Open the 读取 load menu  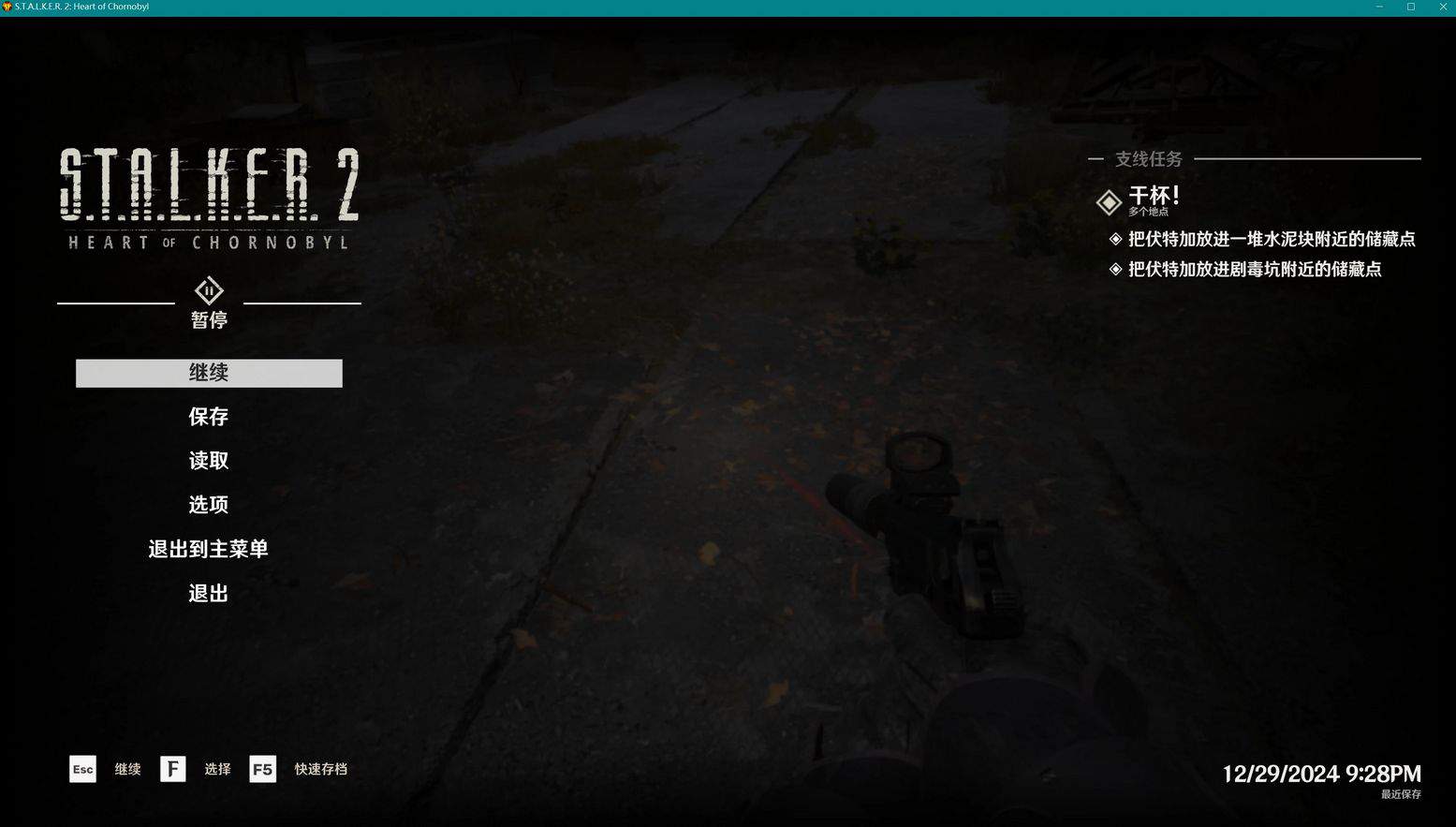[209, 461]
